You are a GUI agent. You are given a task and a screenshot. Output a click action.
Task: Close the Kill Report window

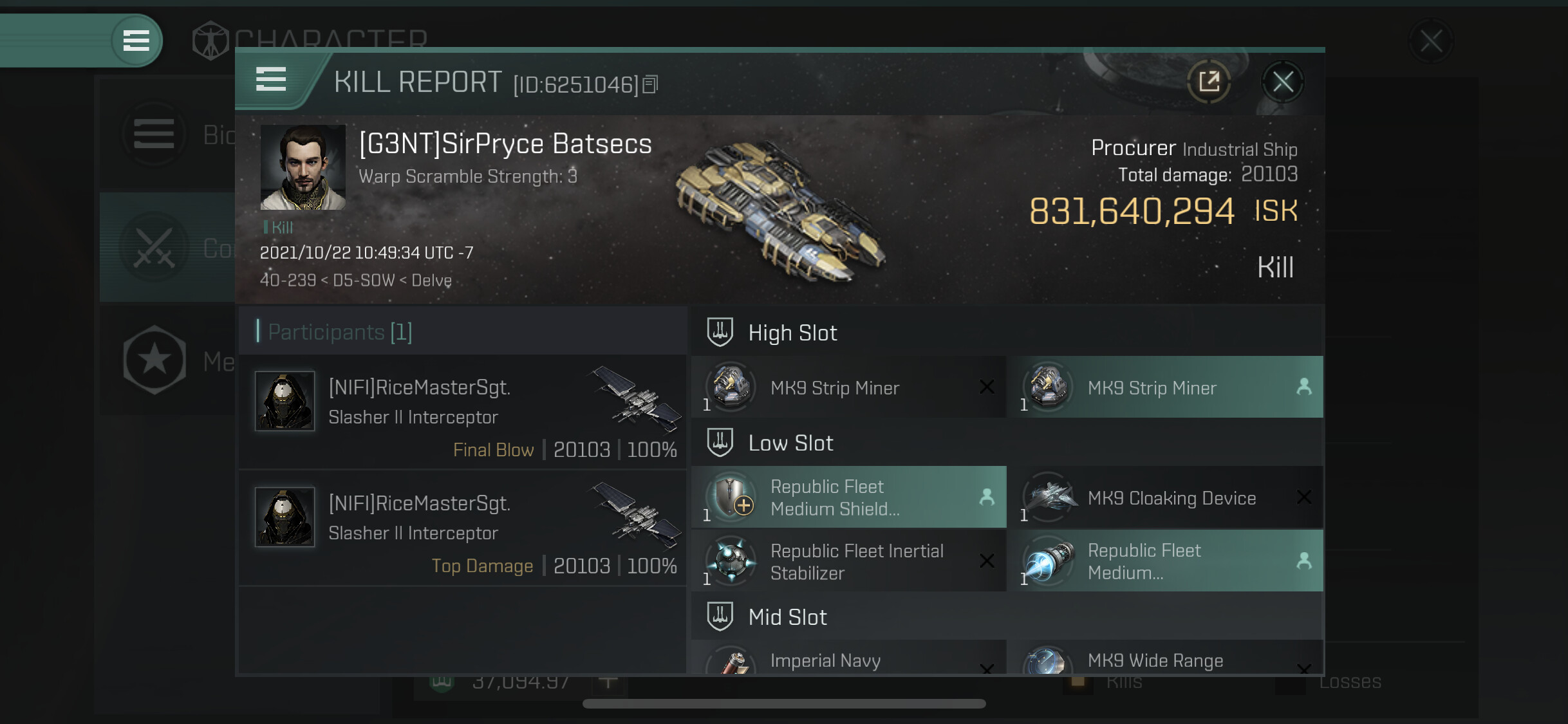point(1282,82)
